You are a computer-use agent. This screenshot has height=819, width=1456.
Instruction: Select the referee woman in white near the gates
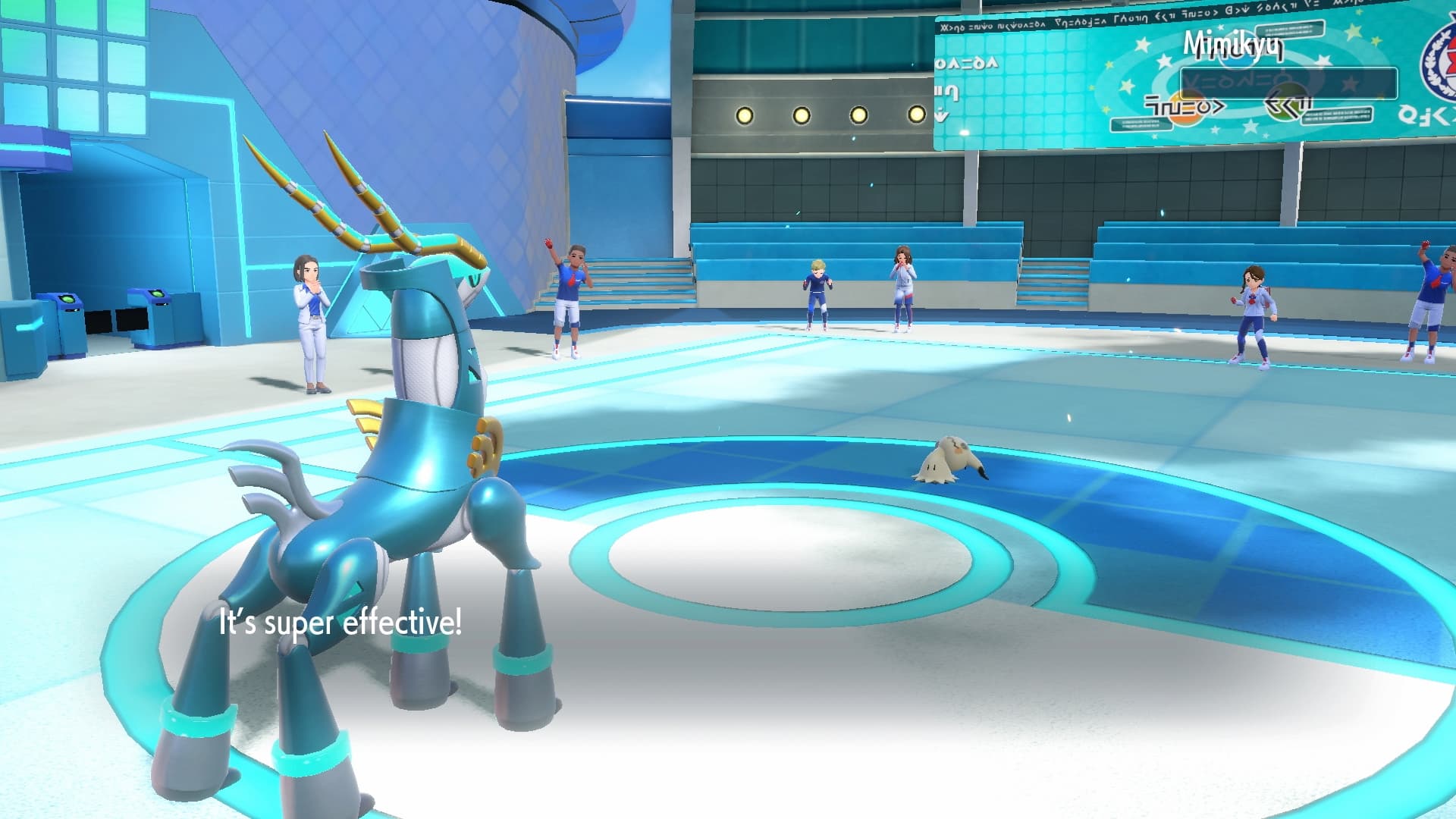click(309, 326)
